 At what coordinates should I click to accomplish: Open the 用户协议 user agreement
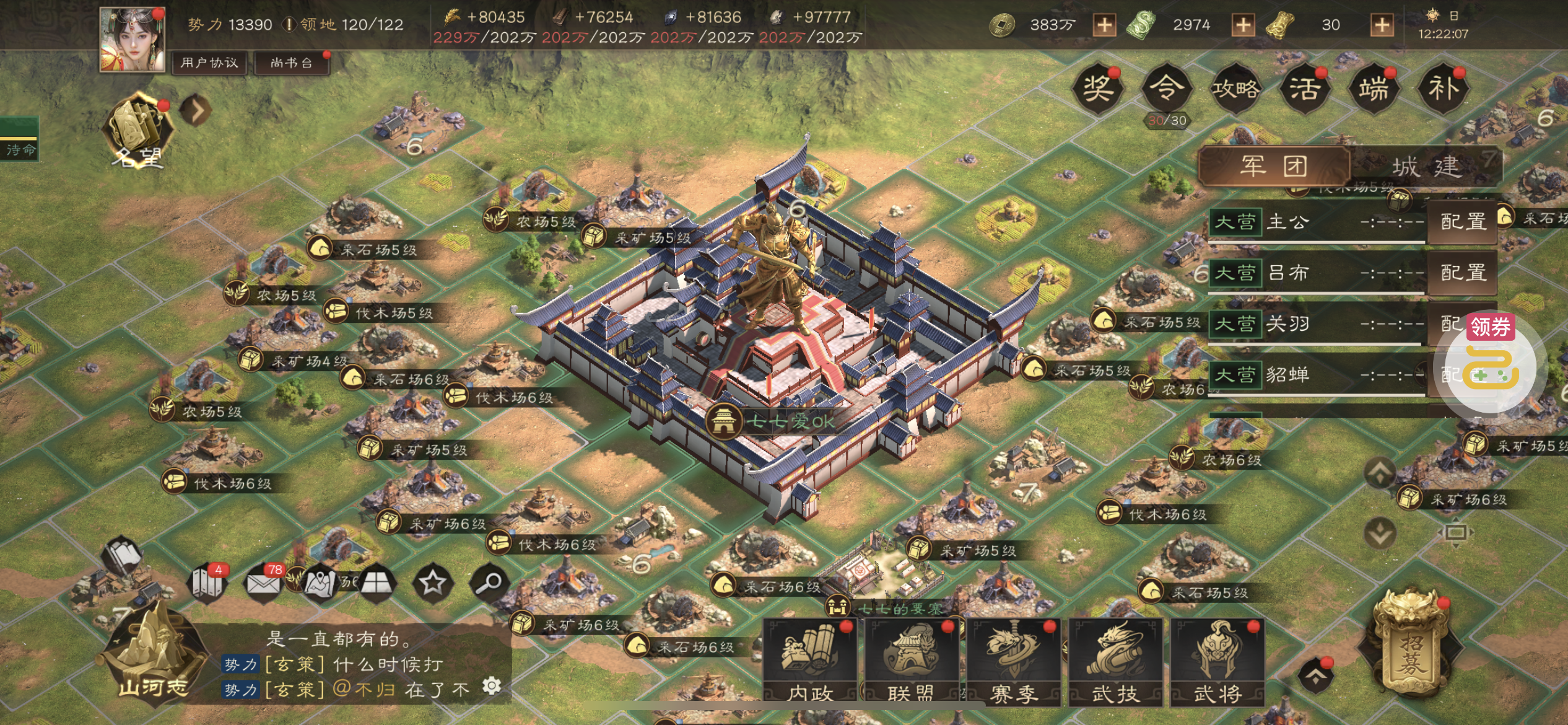click(x=209, y=63)
